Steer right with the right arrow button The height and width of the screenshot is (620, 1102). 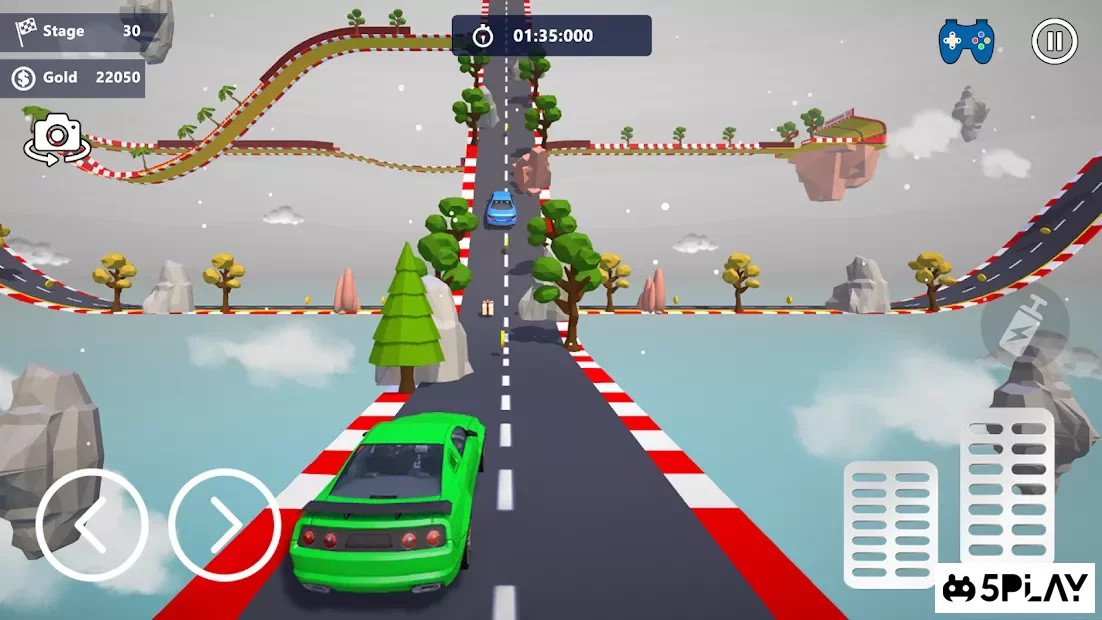224,525
